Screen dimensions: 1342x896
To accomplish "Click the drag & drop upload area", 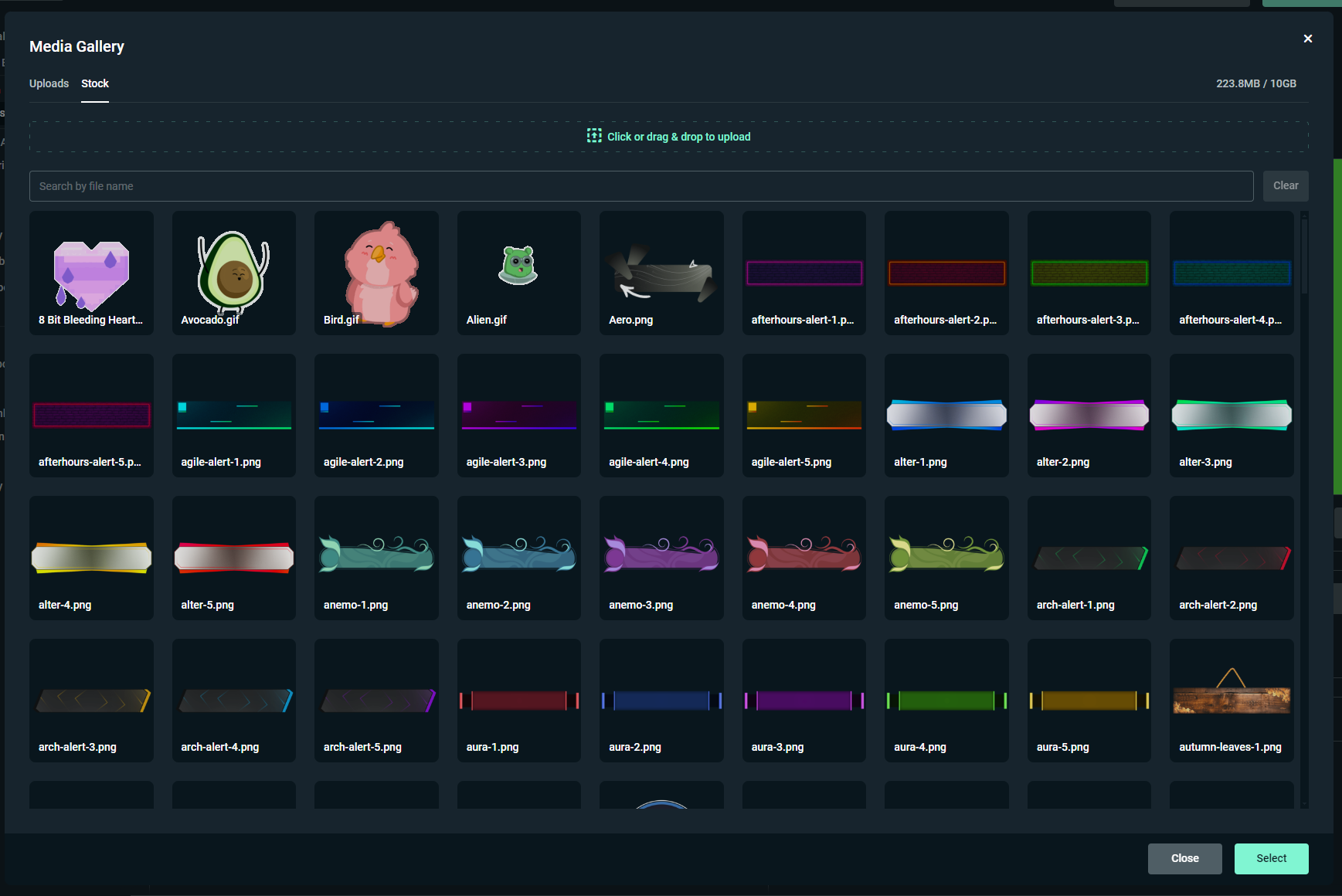I will 668,135.
